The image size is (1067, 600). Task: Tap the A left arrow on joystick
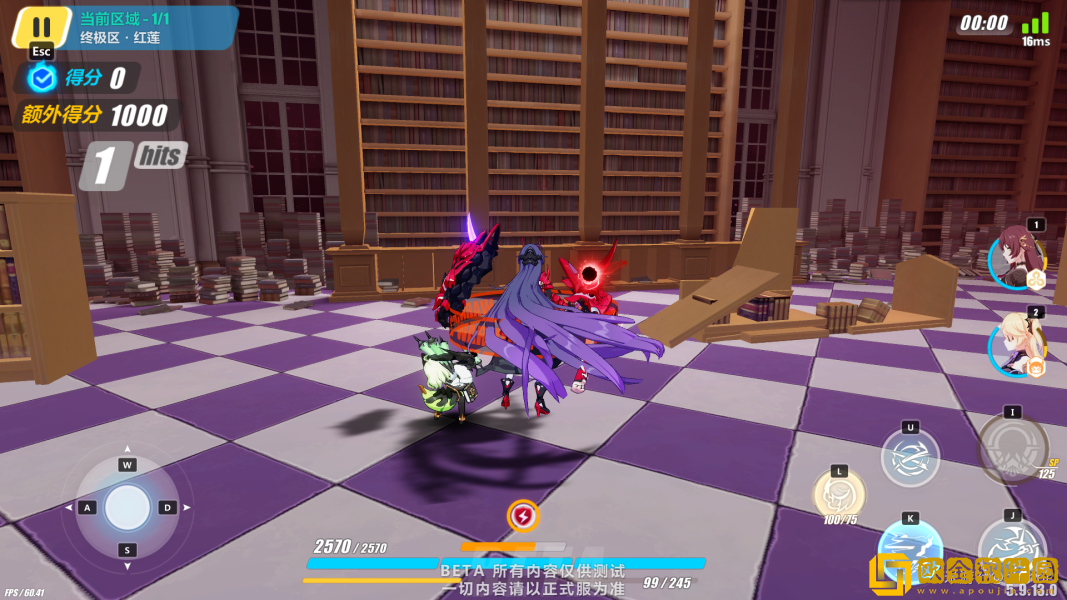point(87,508)
